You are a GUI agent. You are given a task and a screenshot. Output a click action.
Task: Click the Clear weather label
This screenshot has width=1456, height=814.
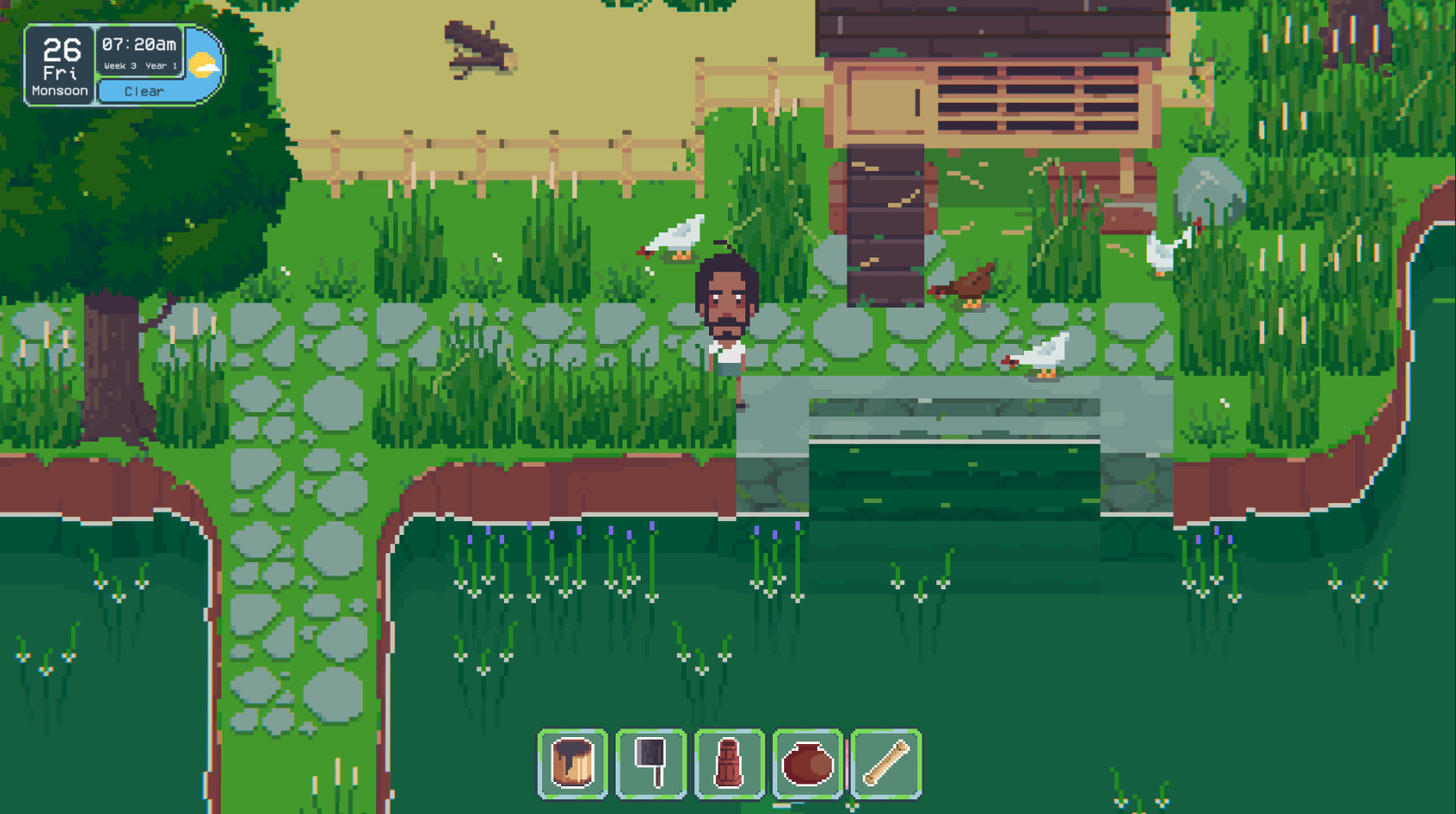click(144, 91)
